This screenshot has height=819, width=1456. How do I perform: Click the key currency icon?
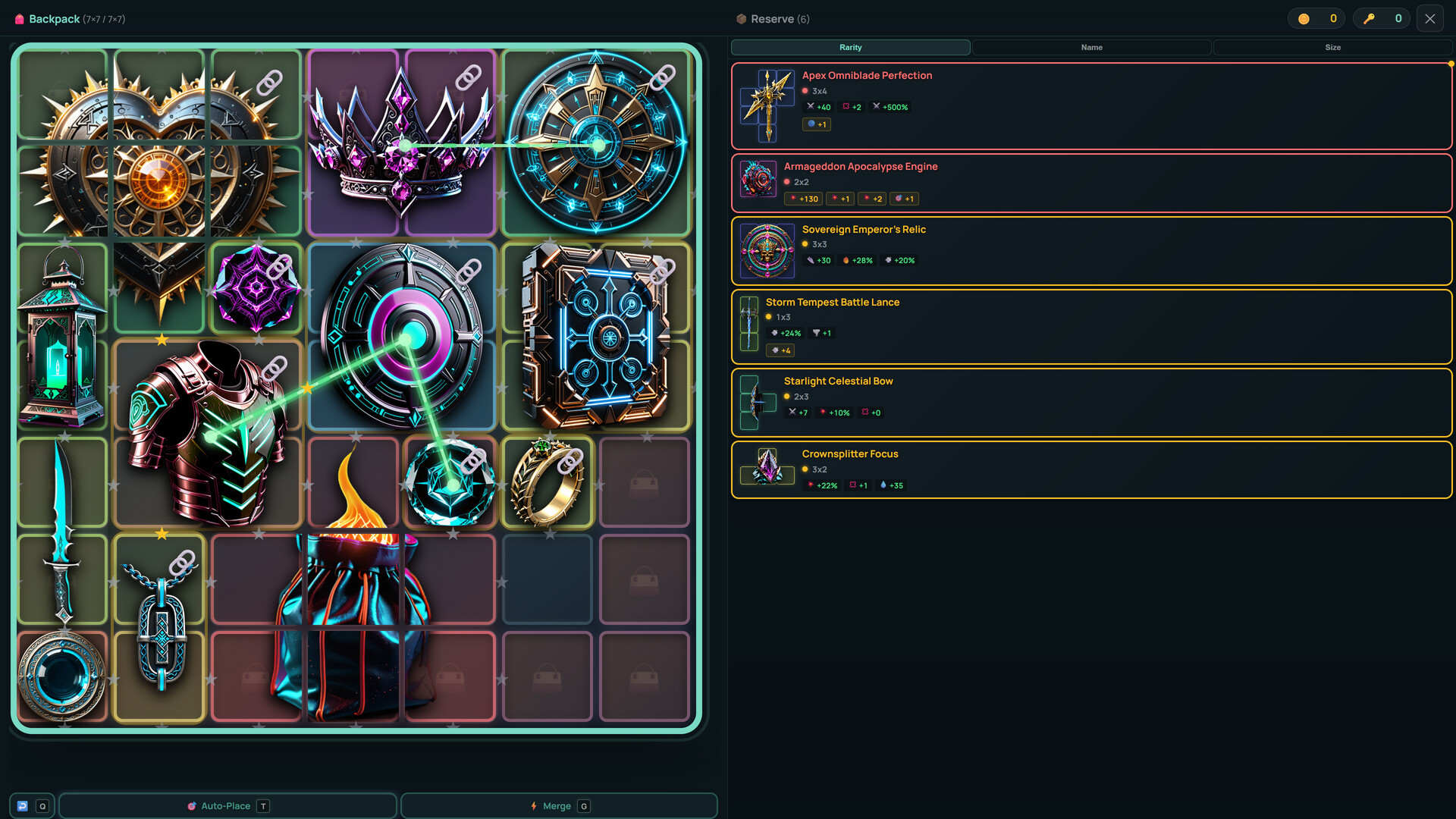tap(1370, 17)
